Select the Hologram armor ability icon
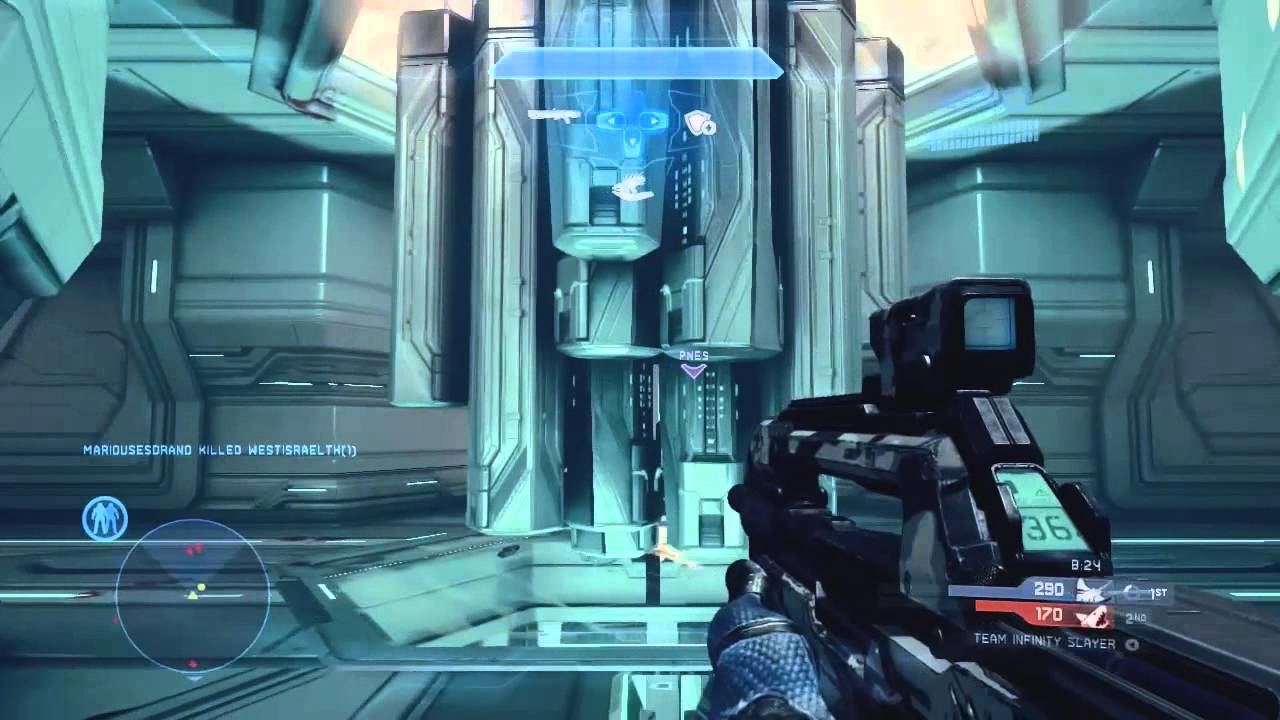The image size is (1280, 720). pyautogui.click(x=105, y=517)
